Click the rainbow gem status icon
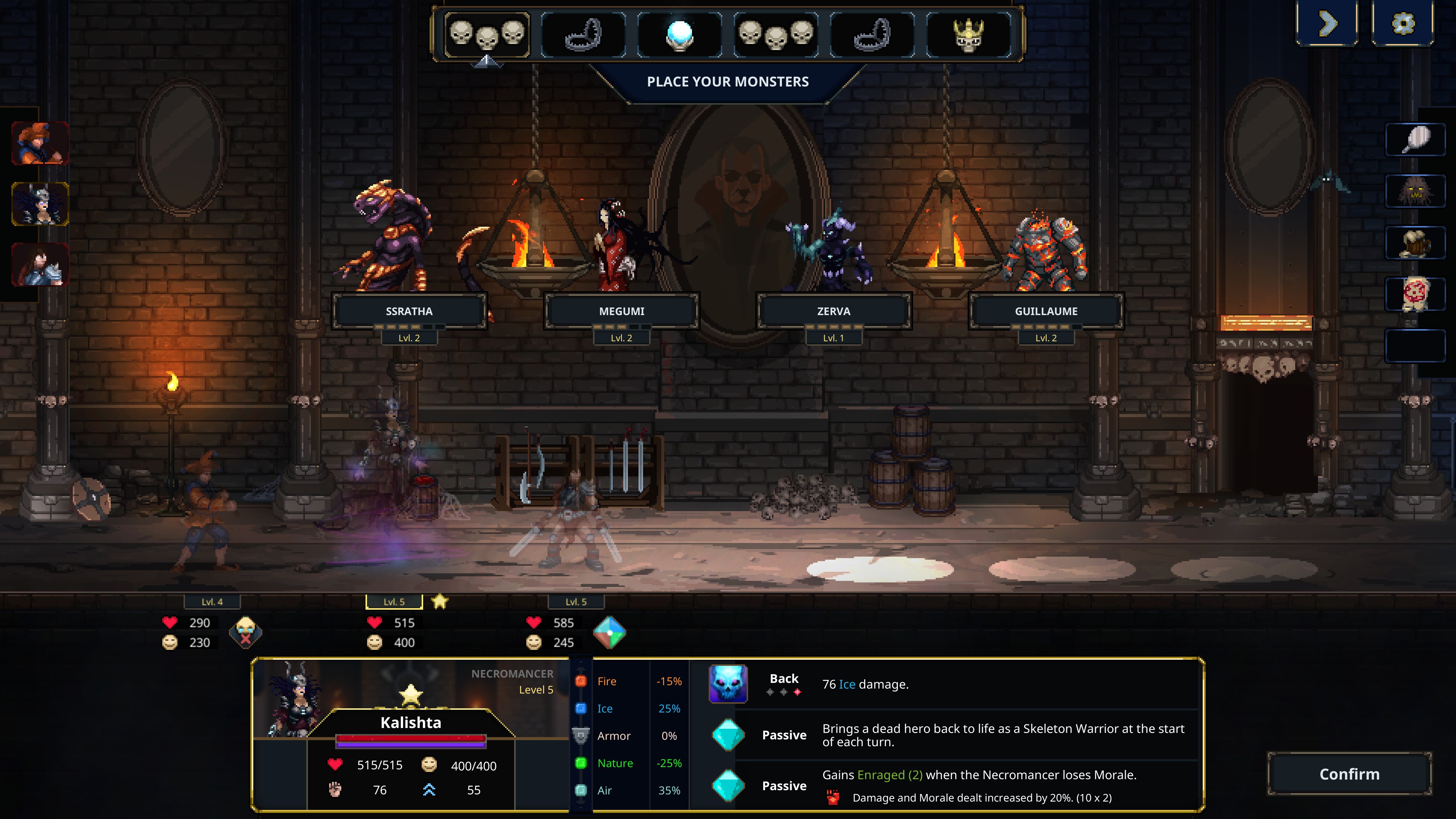 click(609, 632)
